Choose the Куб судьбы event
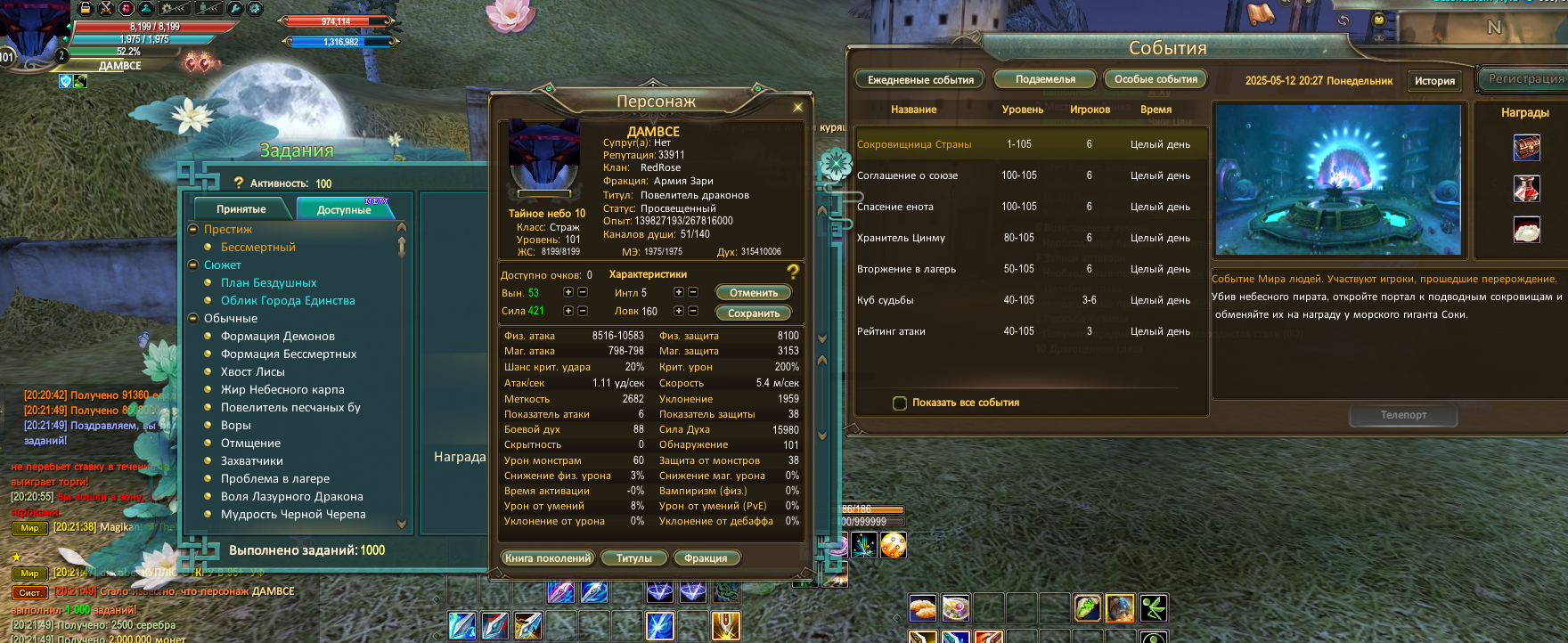Image resolution: width=1568 pixels, height=643 pixels. [x=885, y=300]
